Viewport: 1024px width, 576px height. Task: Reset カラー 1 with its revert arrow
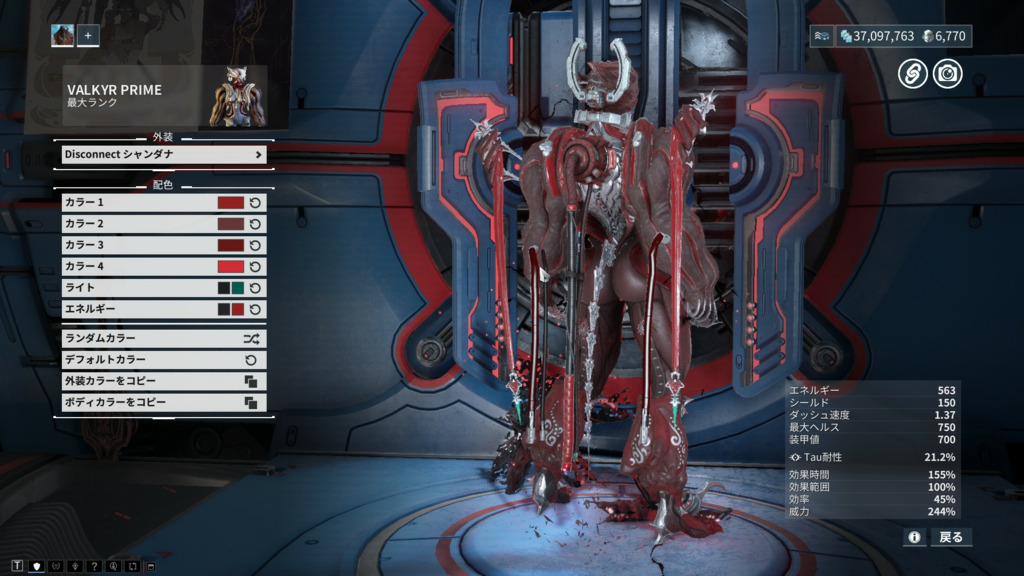pos(255,203)
